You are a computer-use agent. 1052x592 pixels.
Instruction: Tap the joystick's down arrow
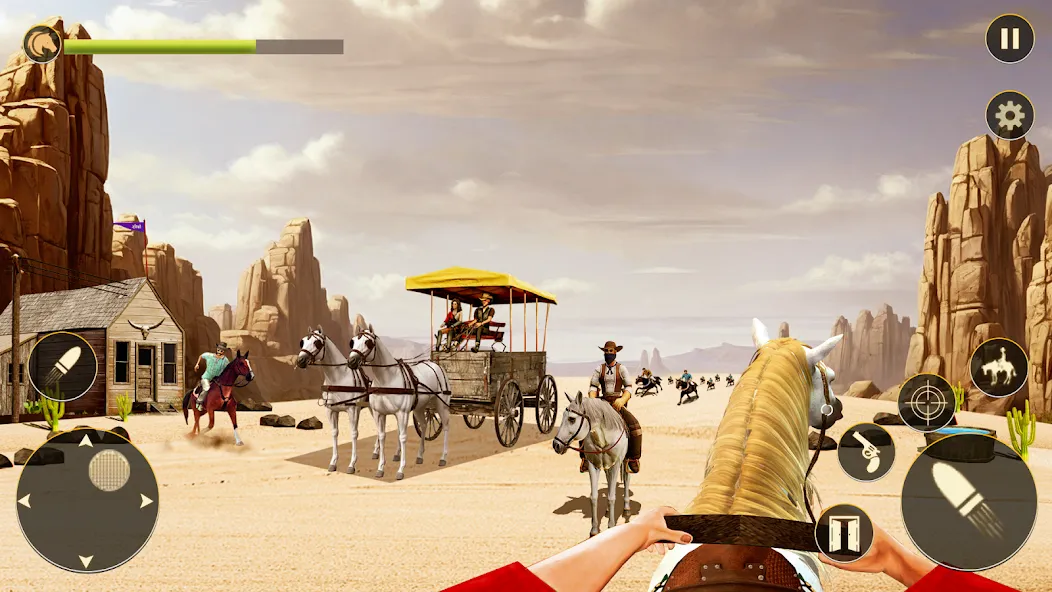pyautogui.click(x=86, y=563)
